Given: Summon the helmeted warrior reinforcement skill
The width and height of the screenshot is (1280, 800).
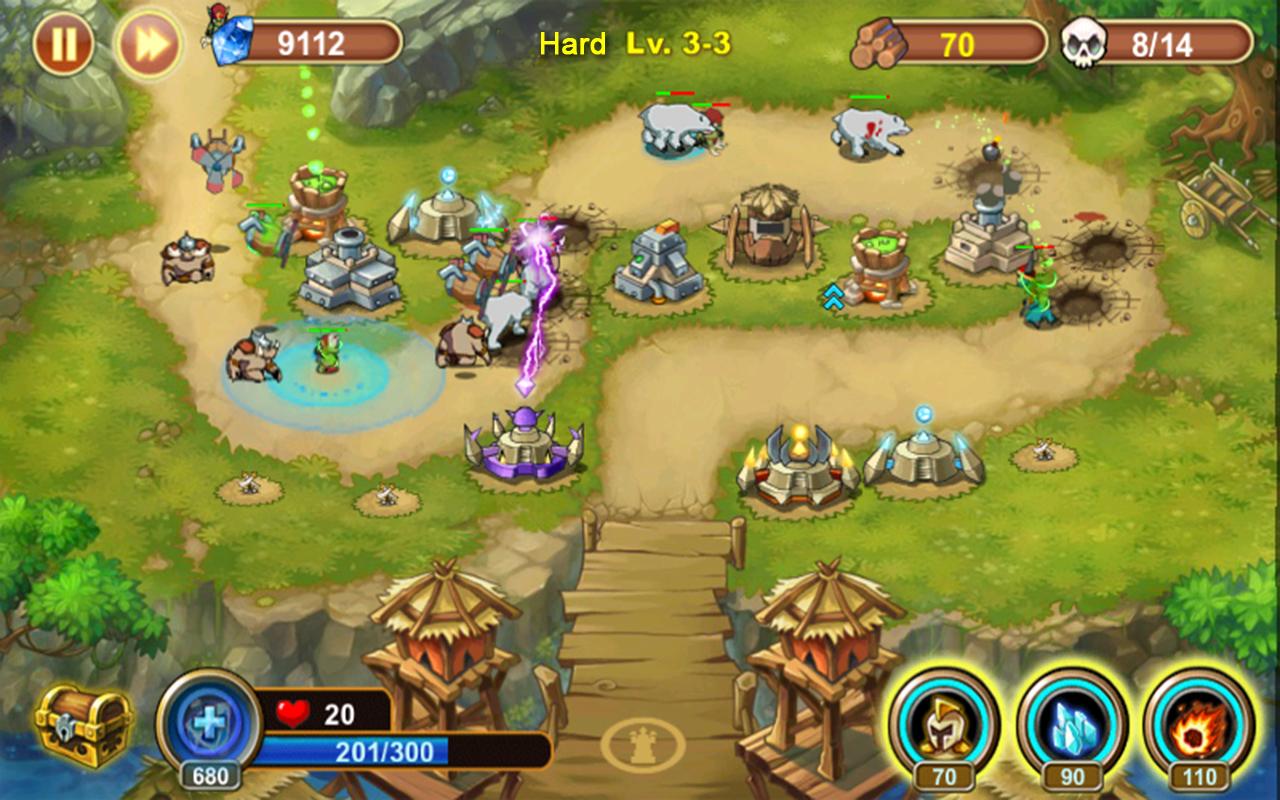Looking at the screenshot, I should point(943,724).
